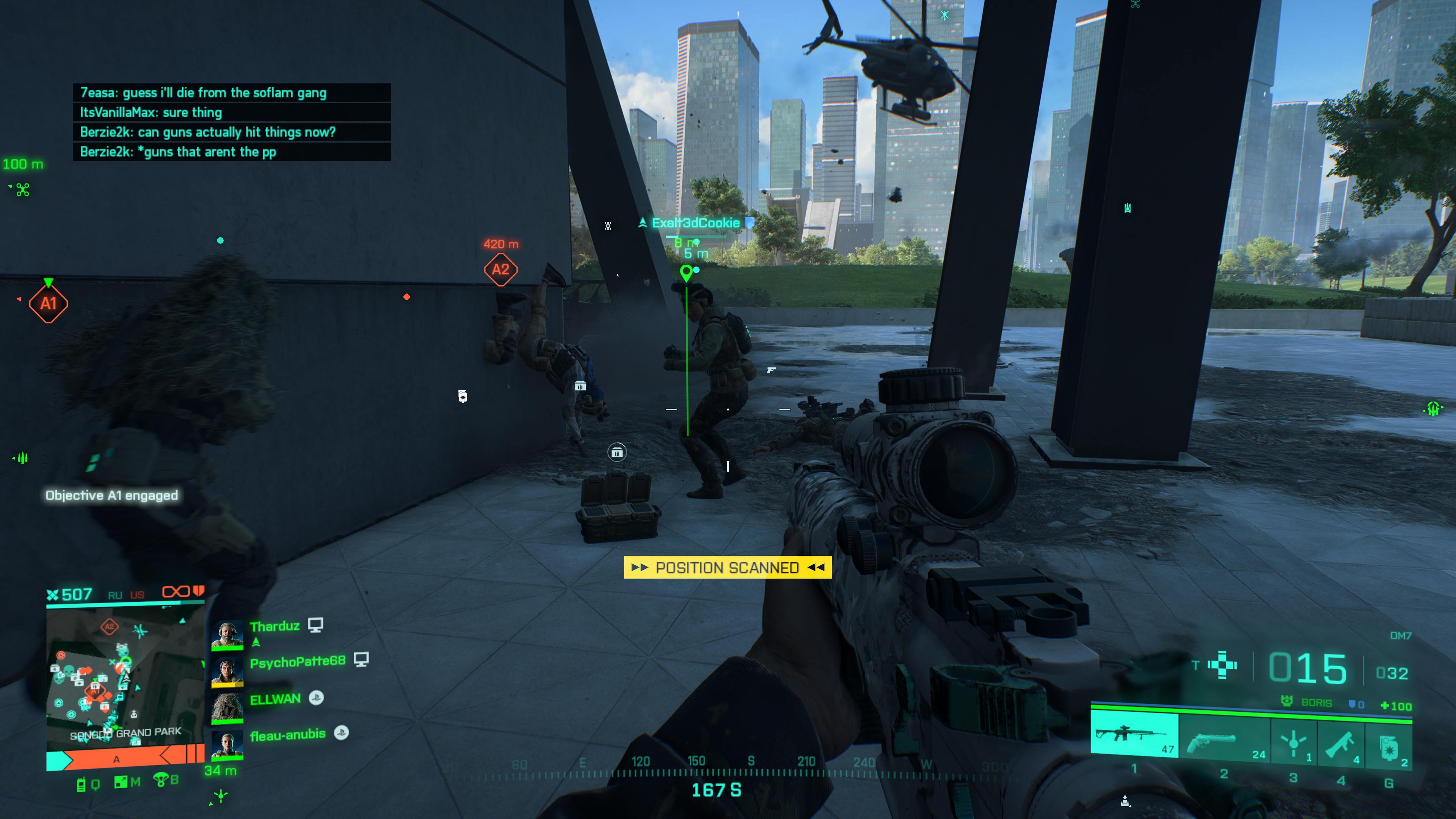Open the text chat box

(x=232, y=122)
